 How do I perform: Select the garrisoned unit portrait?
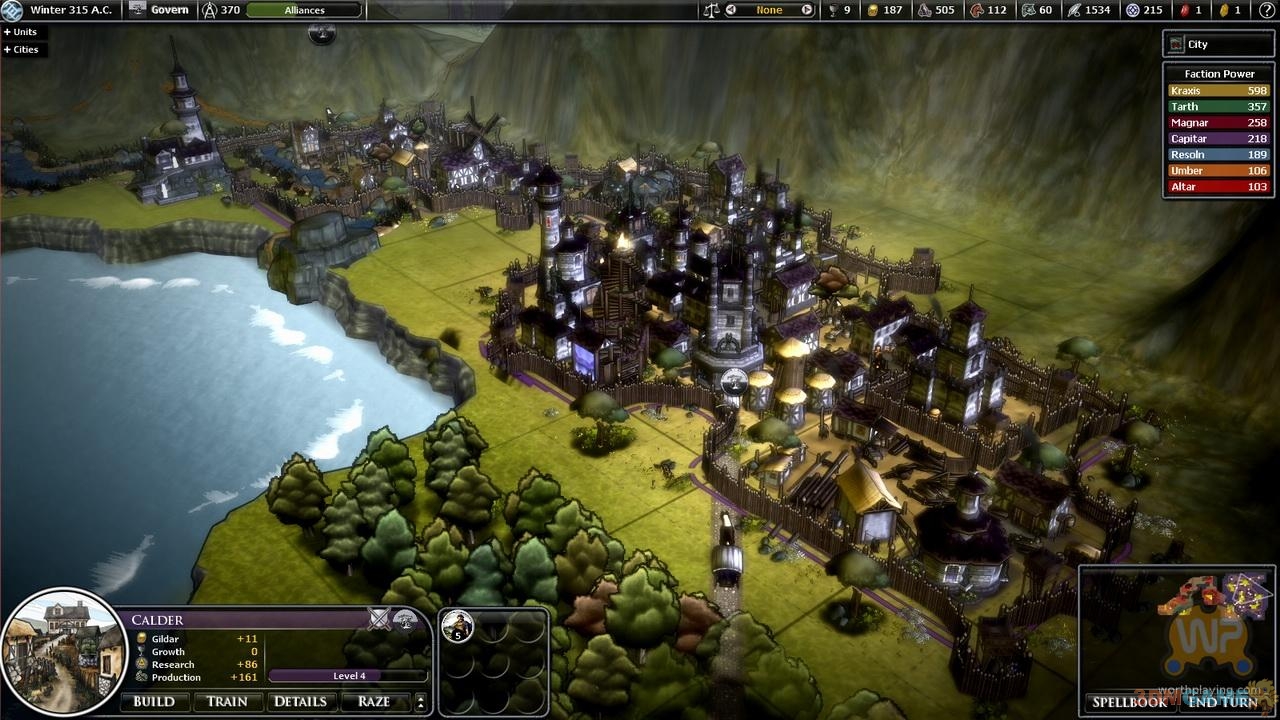(x=458, y=626)
